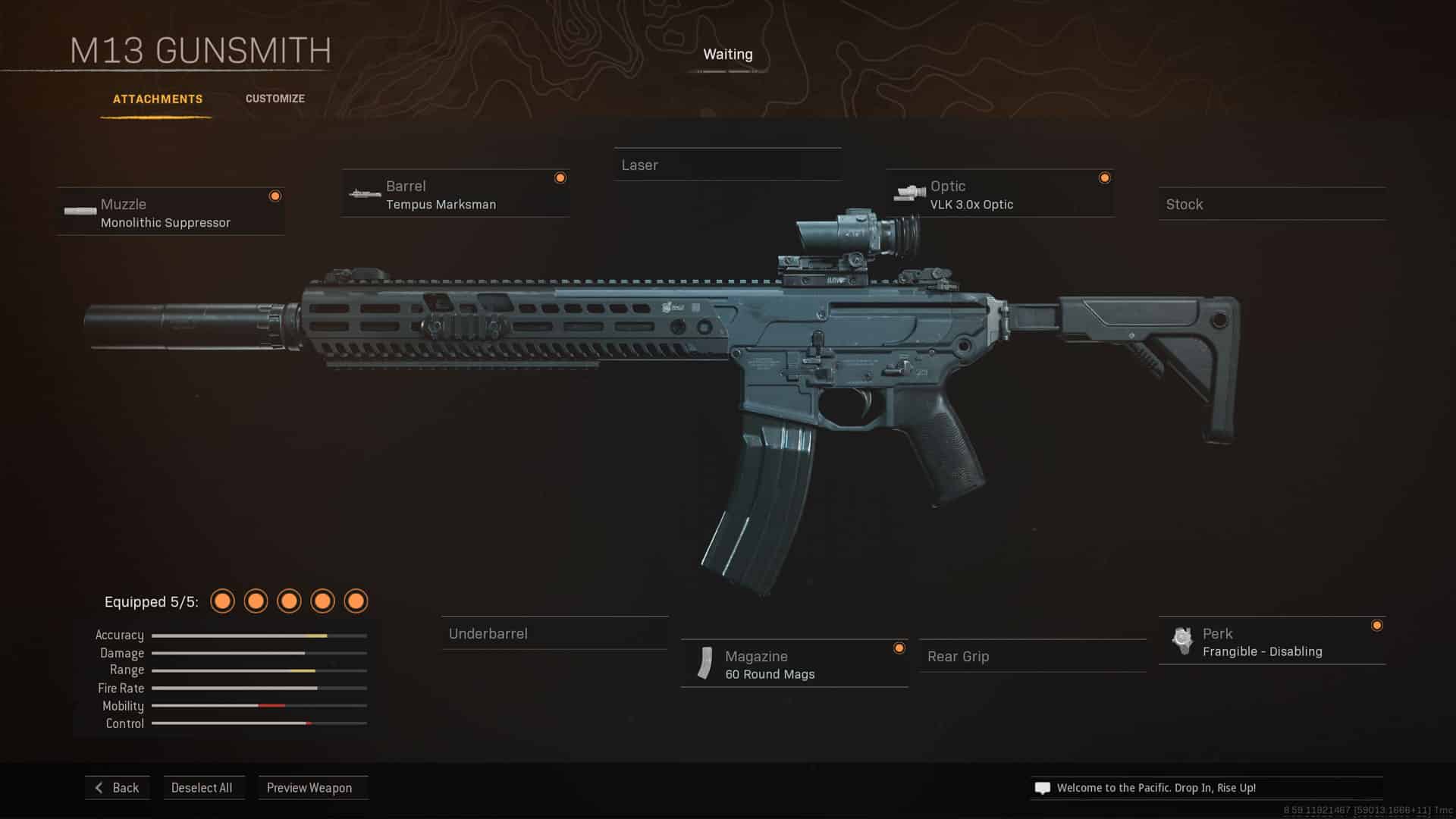Switch to the Attachments tab
Viewport: 1456px width, 819px height.
[158, 99]
